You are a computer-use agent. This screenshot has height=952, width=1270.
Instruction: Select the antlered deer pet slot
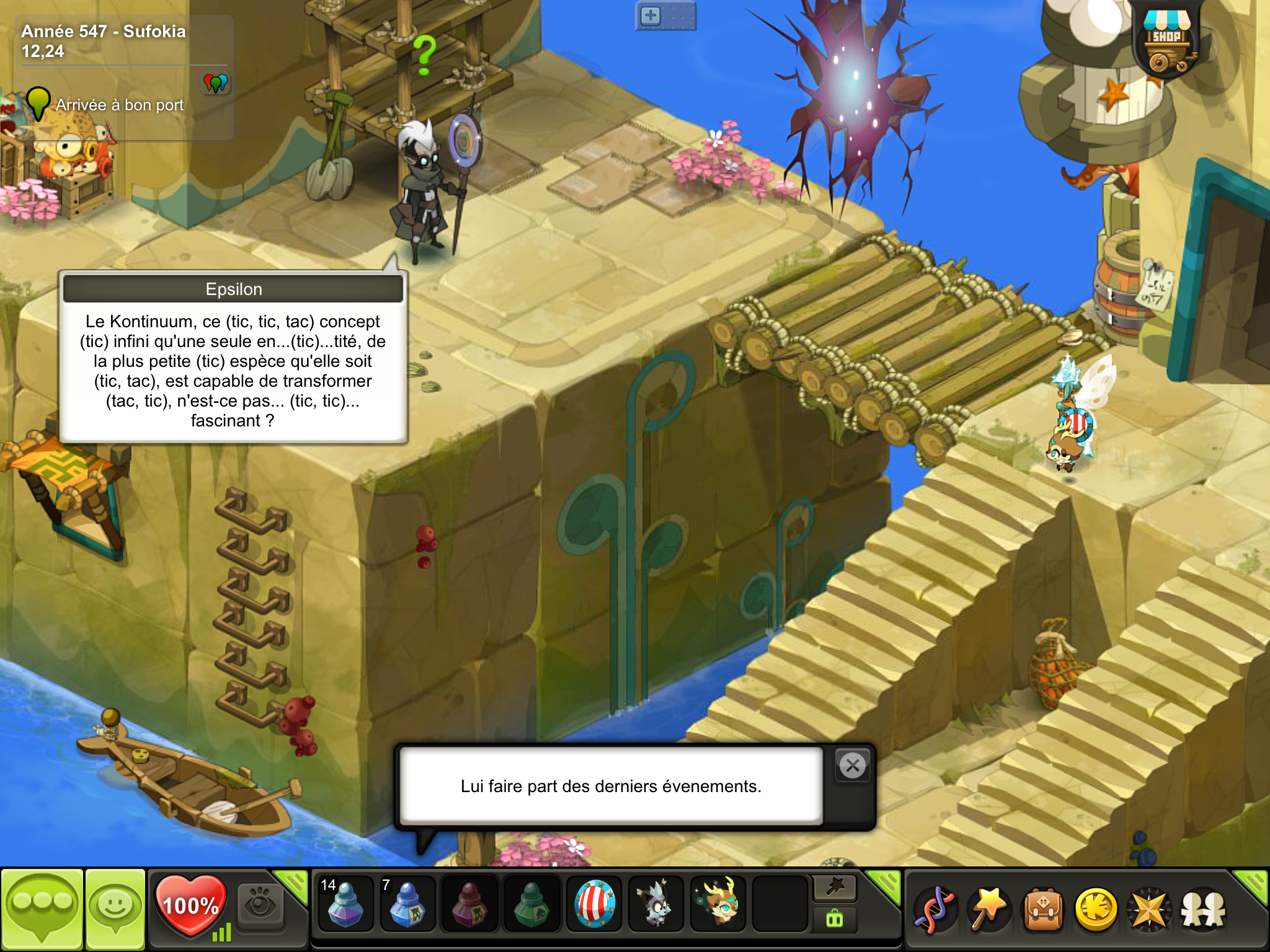point(718,904)
